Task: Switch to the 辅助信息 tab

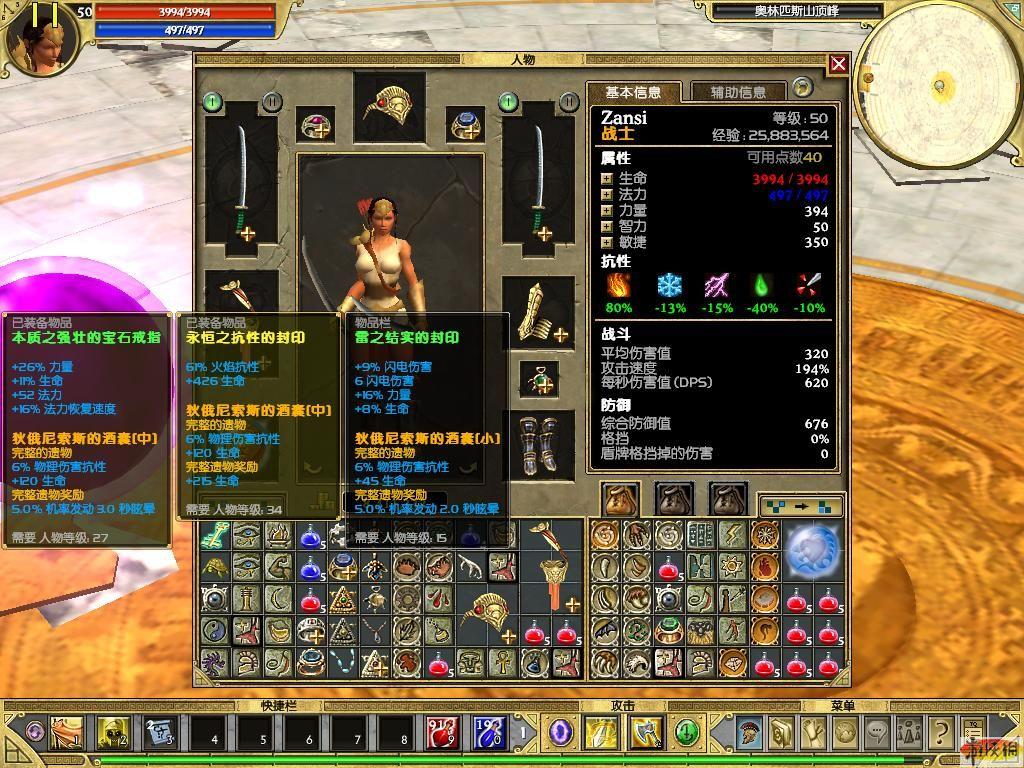Action: pos(738,92)
